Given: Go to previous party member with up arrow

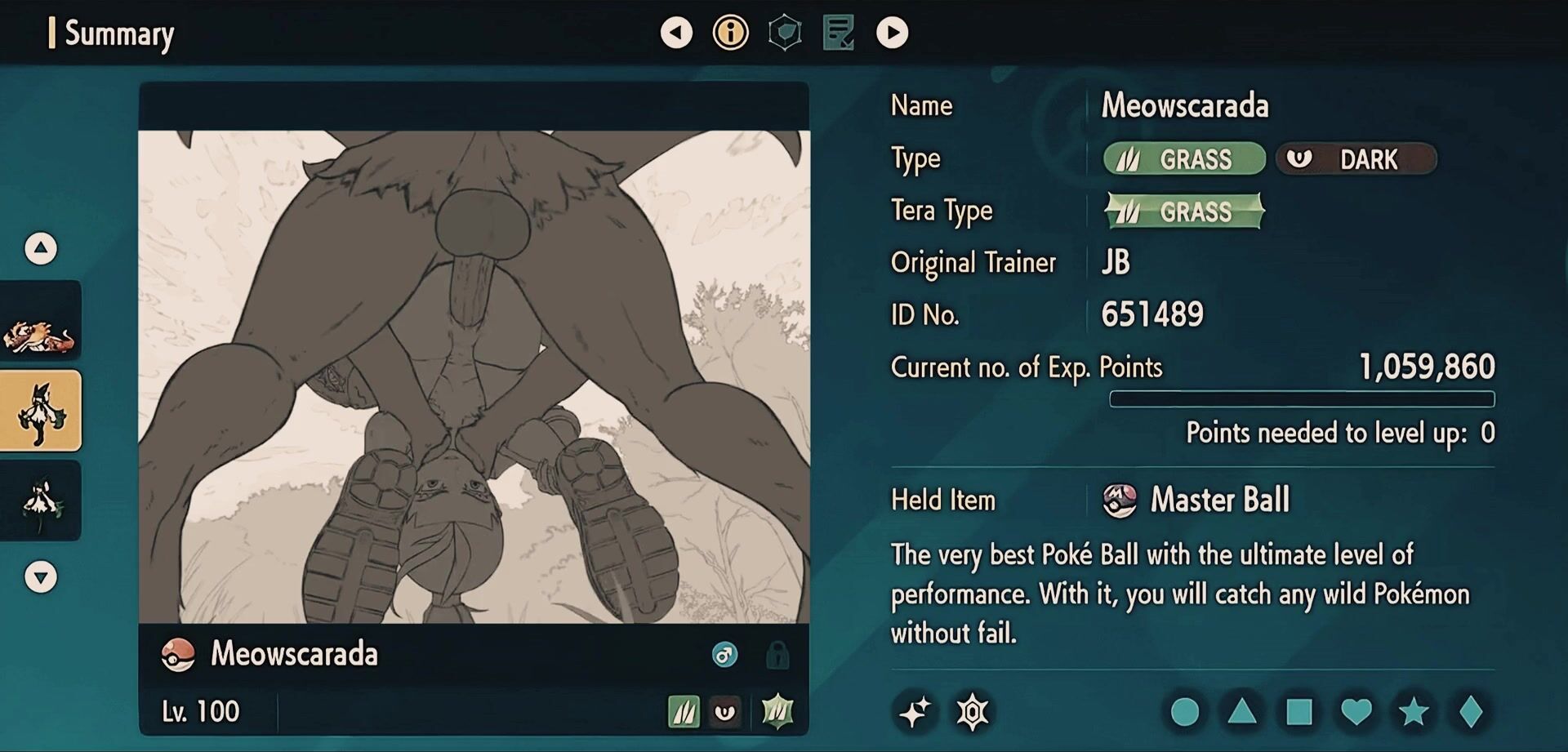Looking at the screenshot, I should tap(41, 248).
